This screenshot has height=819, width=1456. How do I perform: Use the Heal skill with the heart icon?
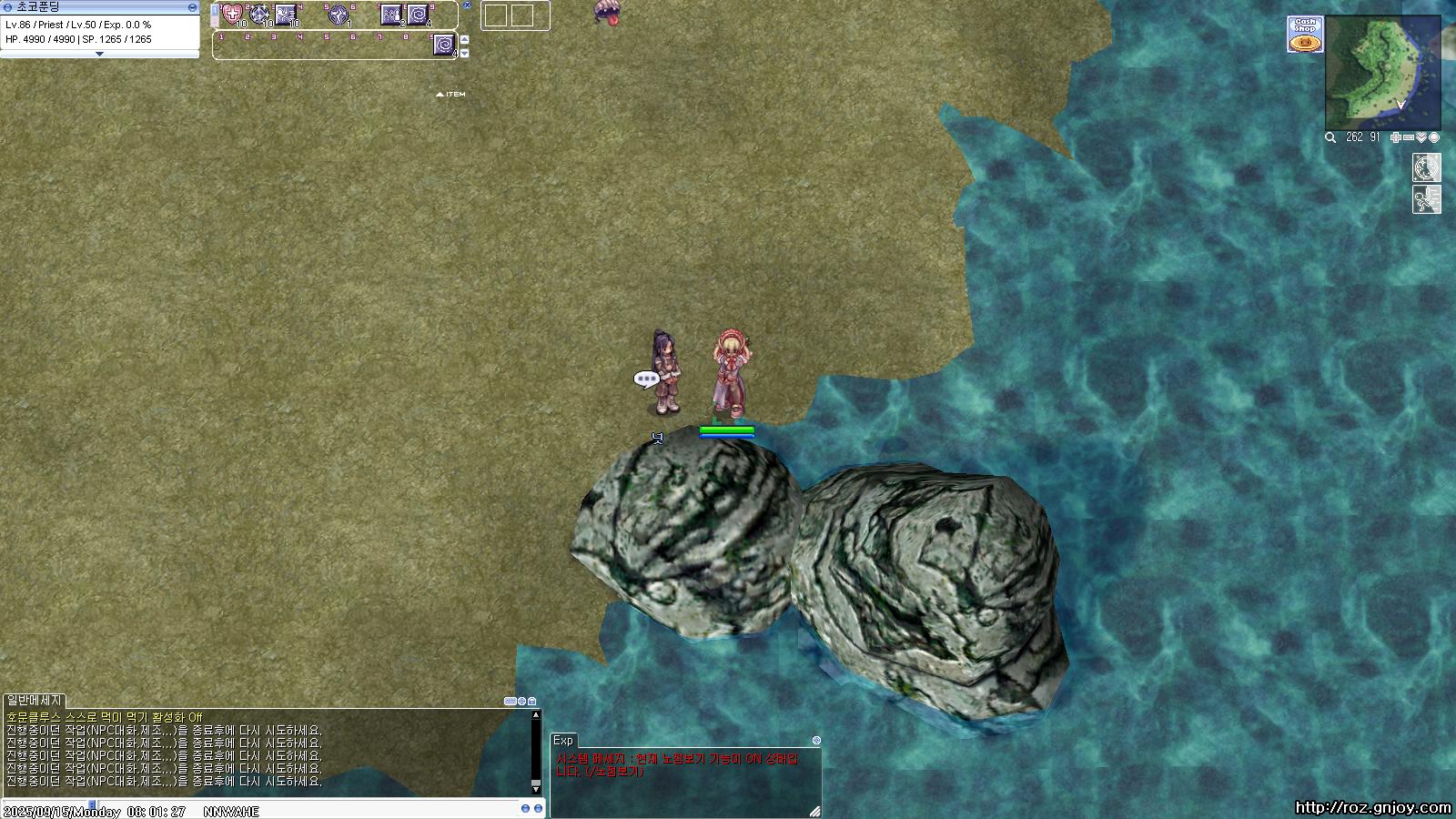pos(233,14)
